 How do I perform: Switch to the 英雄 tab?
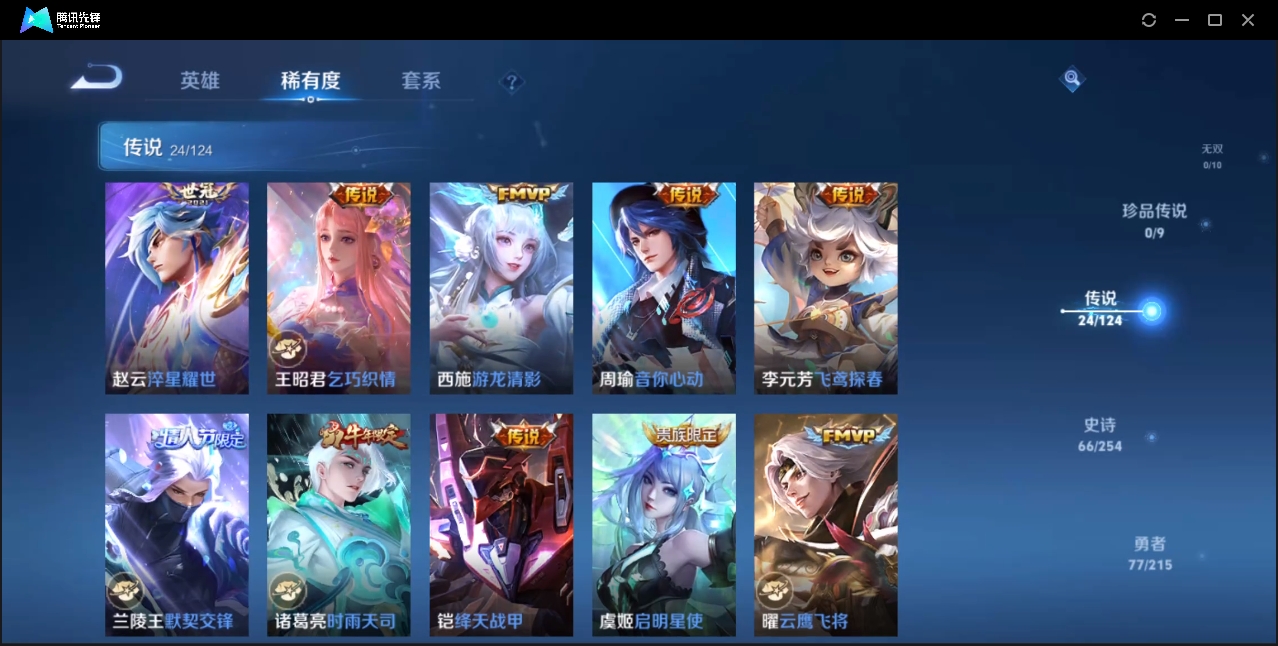click(x=200, y=81)
